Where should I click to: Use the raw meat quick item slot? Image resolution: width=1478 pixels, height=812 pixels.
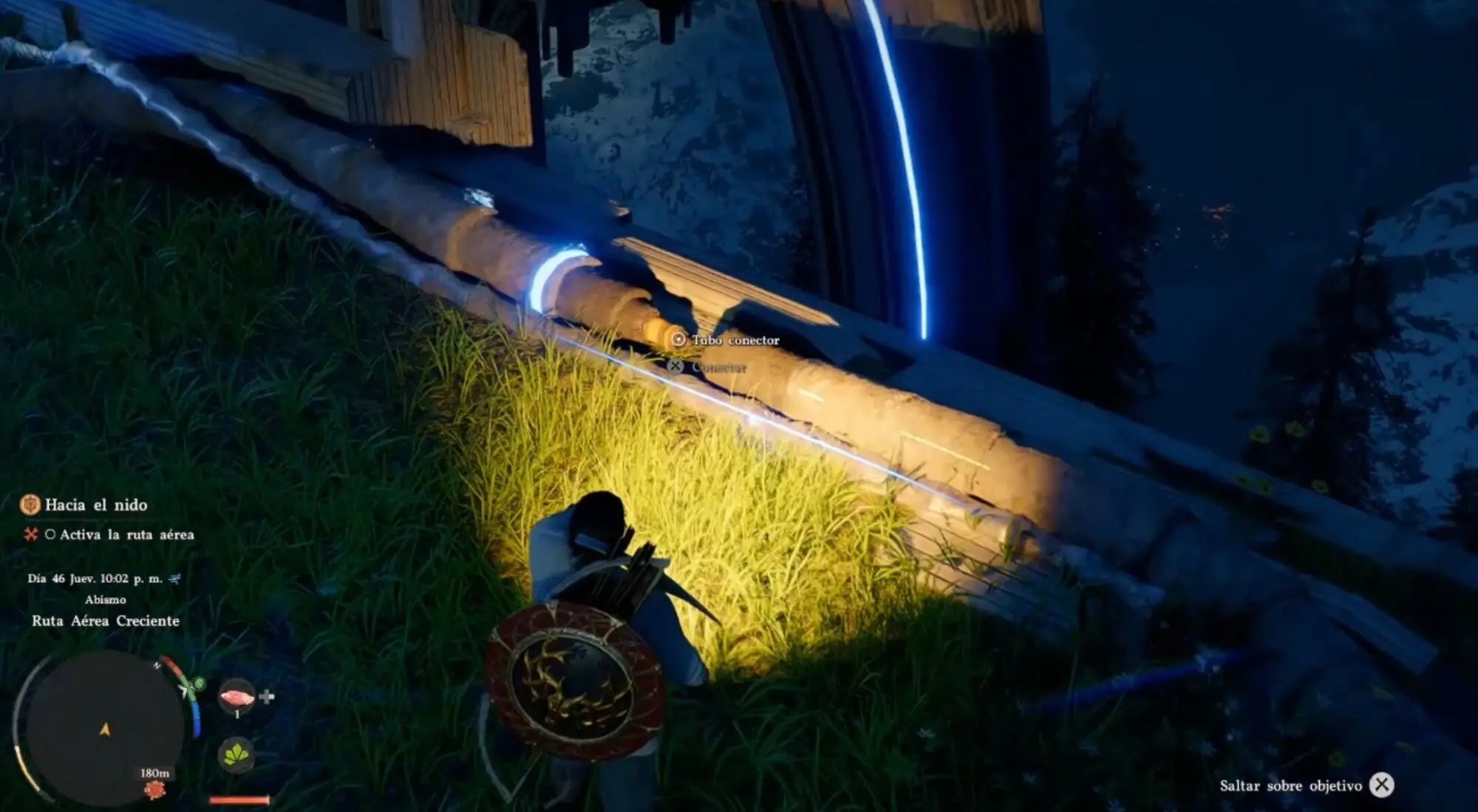pyautogui.click(x=237, y=697)
